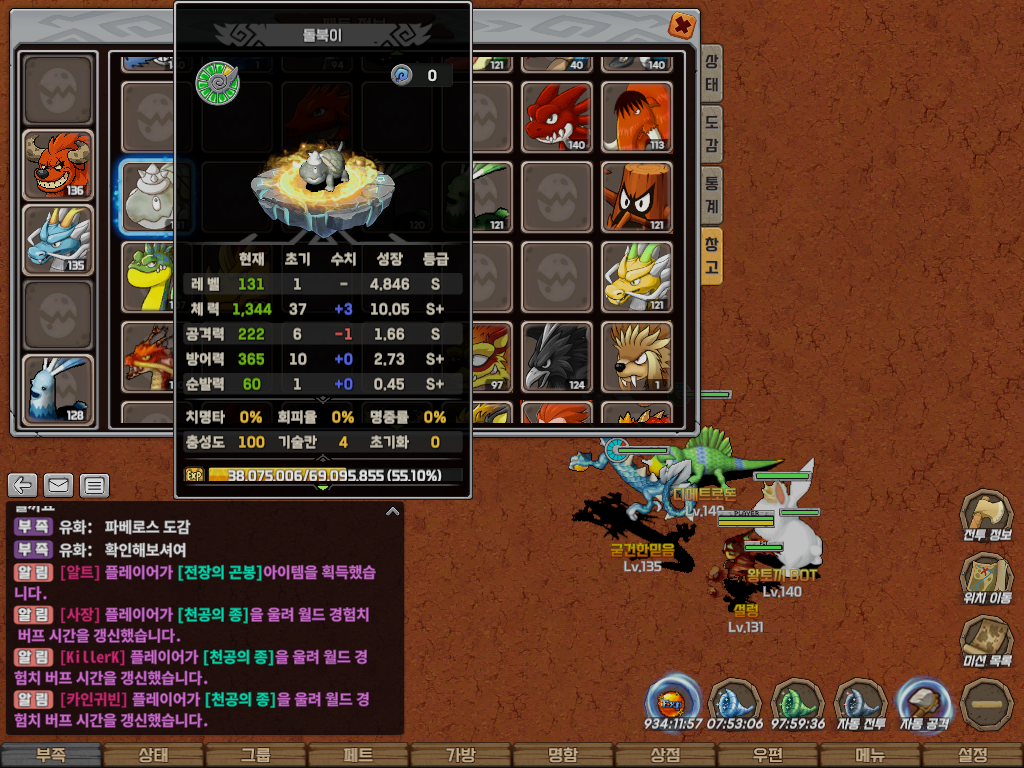The height and width of the screenshot is (768, 1024).
Task: Click the envelope icon above the chat
Action: coord(58,486)
